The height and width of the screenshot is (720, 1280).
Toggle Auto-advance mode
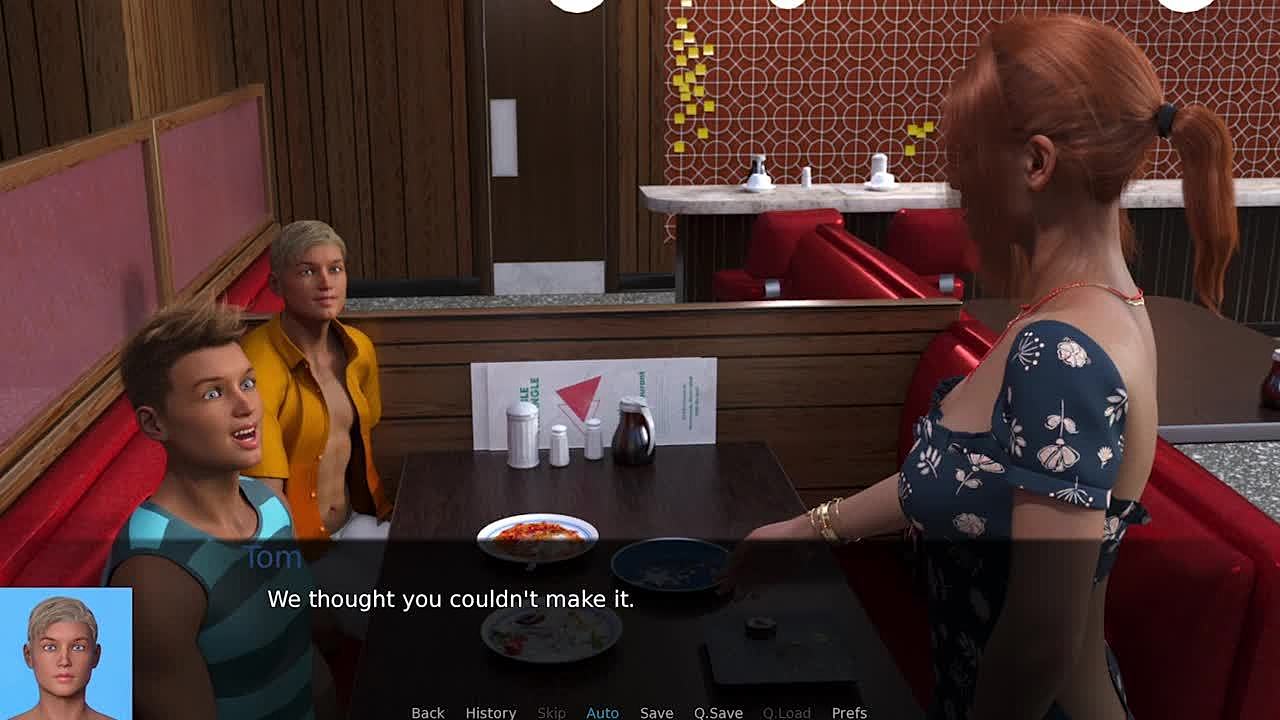coord(602,712)
